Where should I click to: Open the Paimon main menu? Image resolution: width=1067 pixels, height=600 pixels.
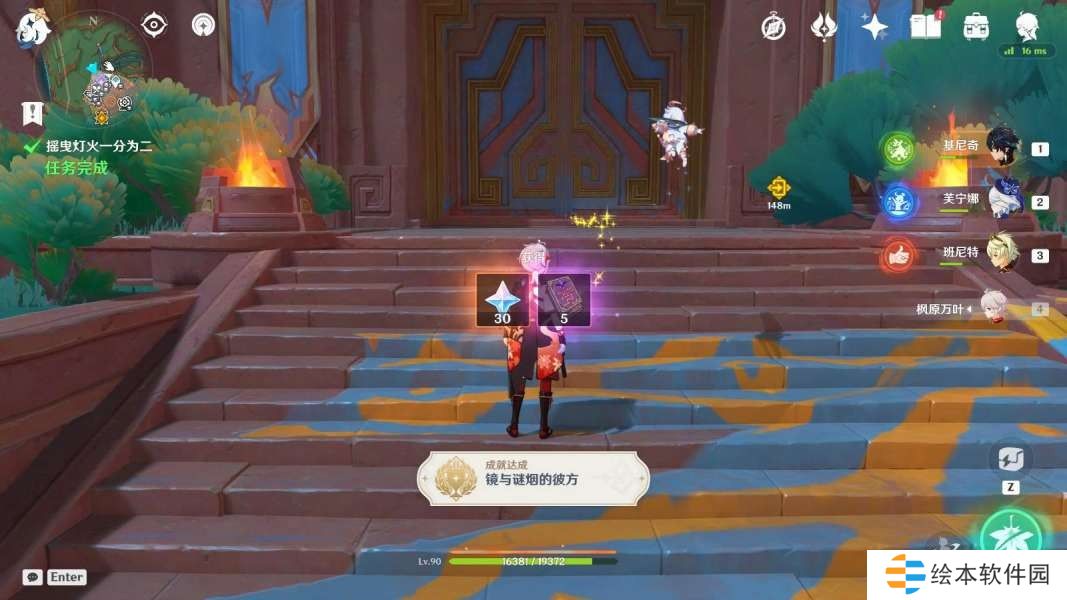click(x=32, y=28)
